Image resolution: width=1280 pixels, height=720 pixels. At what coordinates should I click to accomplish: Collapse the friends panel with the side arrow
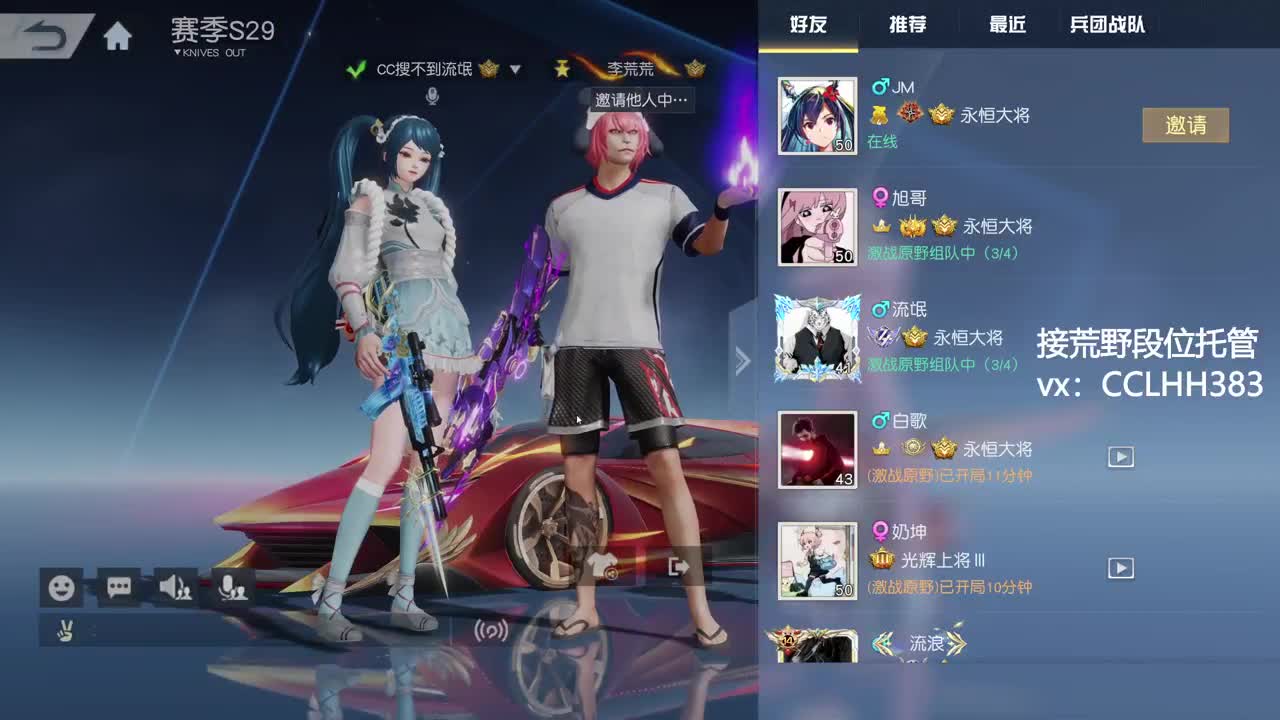[742, 360]
